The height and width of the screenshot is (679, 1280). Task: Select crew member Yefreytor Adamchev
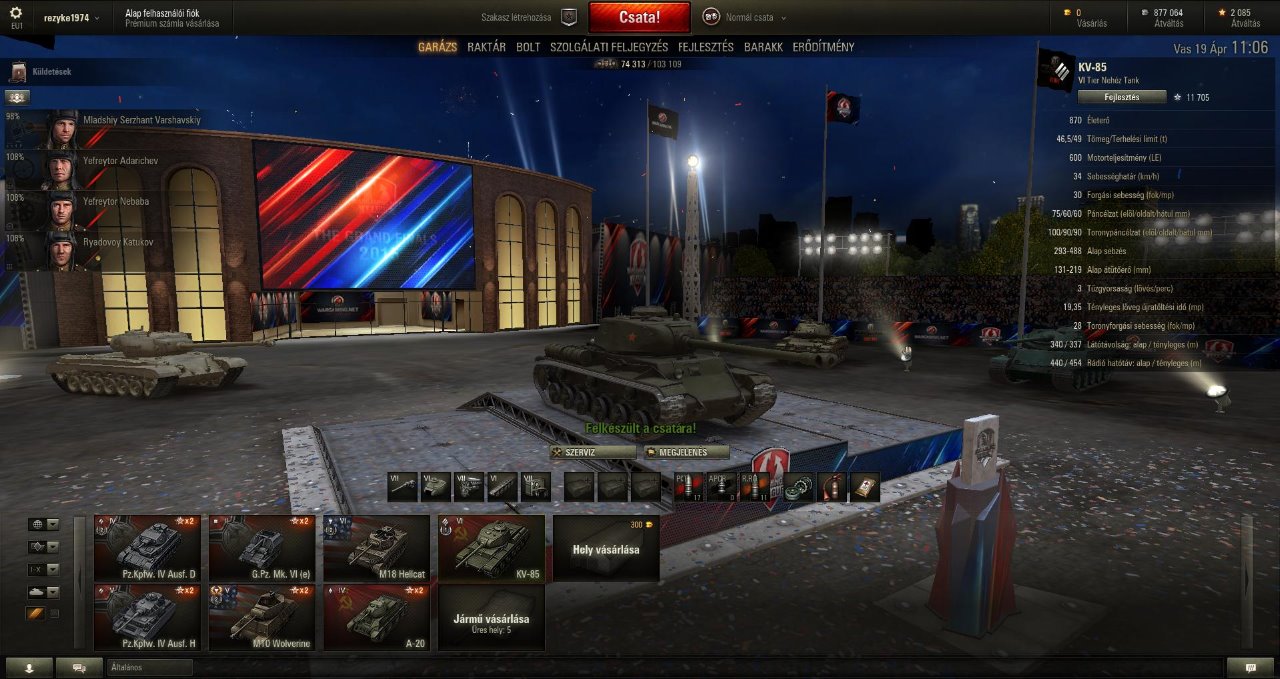(x=100, y=161)
